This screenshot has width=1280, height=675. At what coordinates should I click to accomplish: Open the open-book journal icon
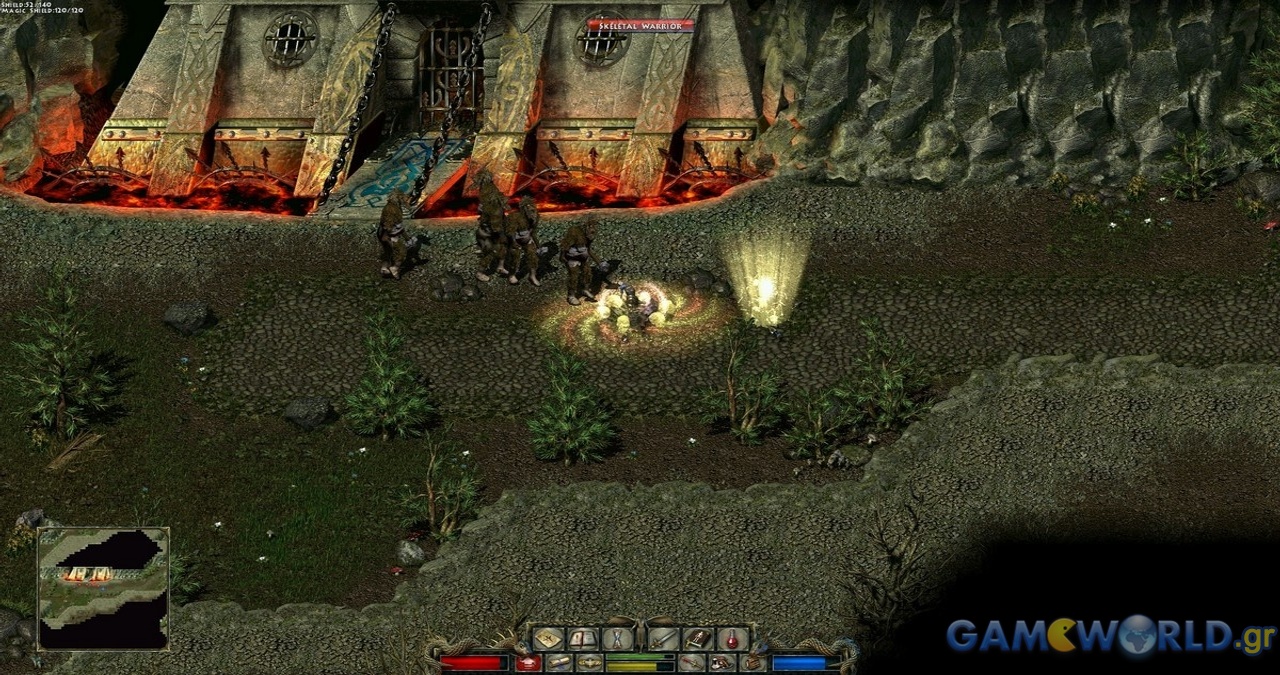583,639
